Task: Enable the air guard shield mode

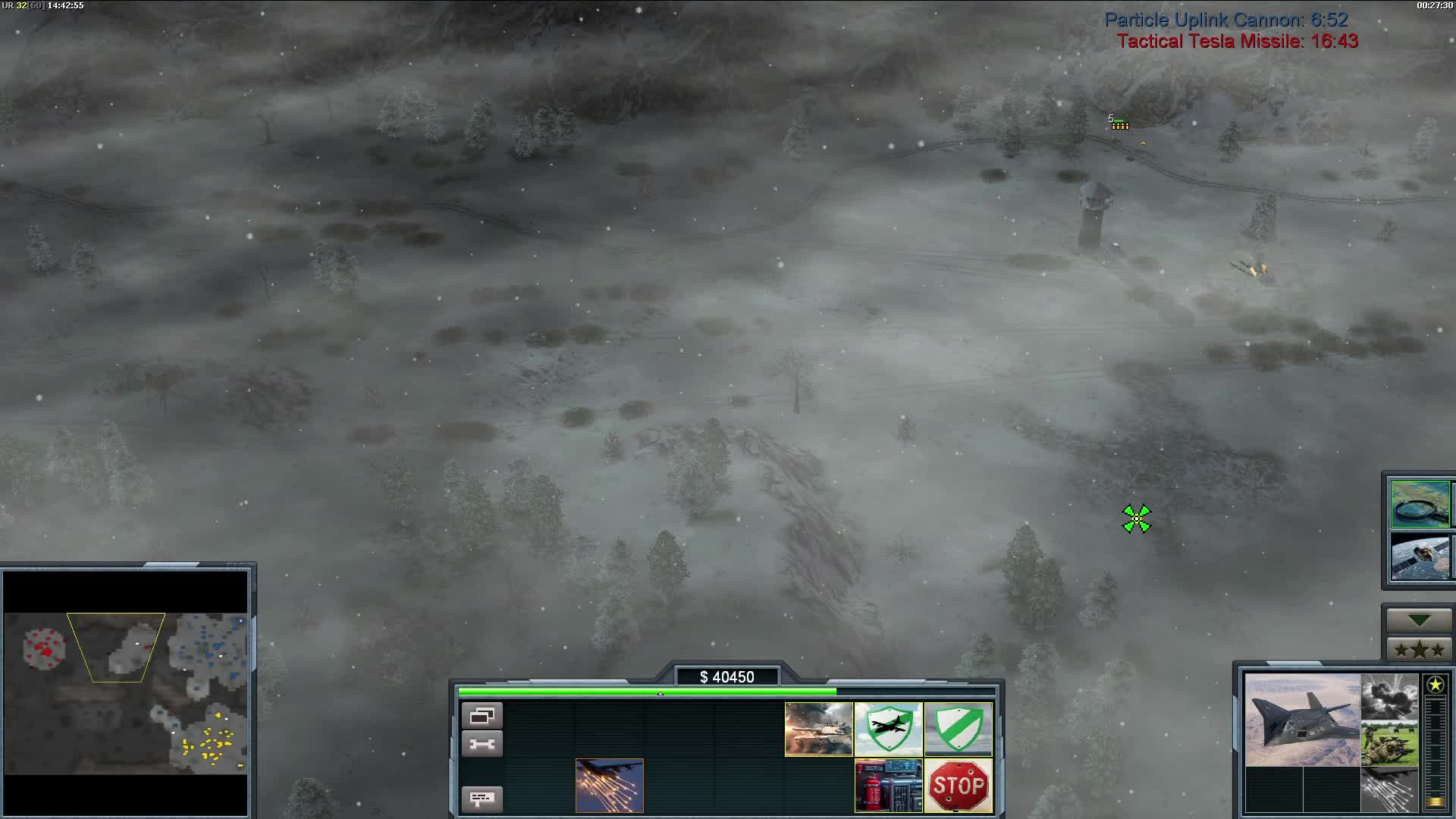Action: tap(889, 730)
